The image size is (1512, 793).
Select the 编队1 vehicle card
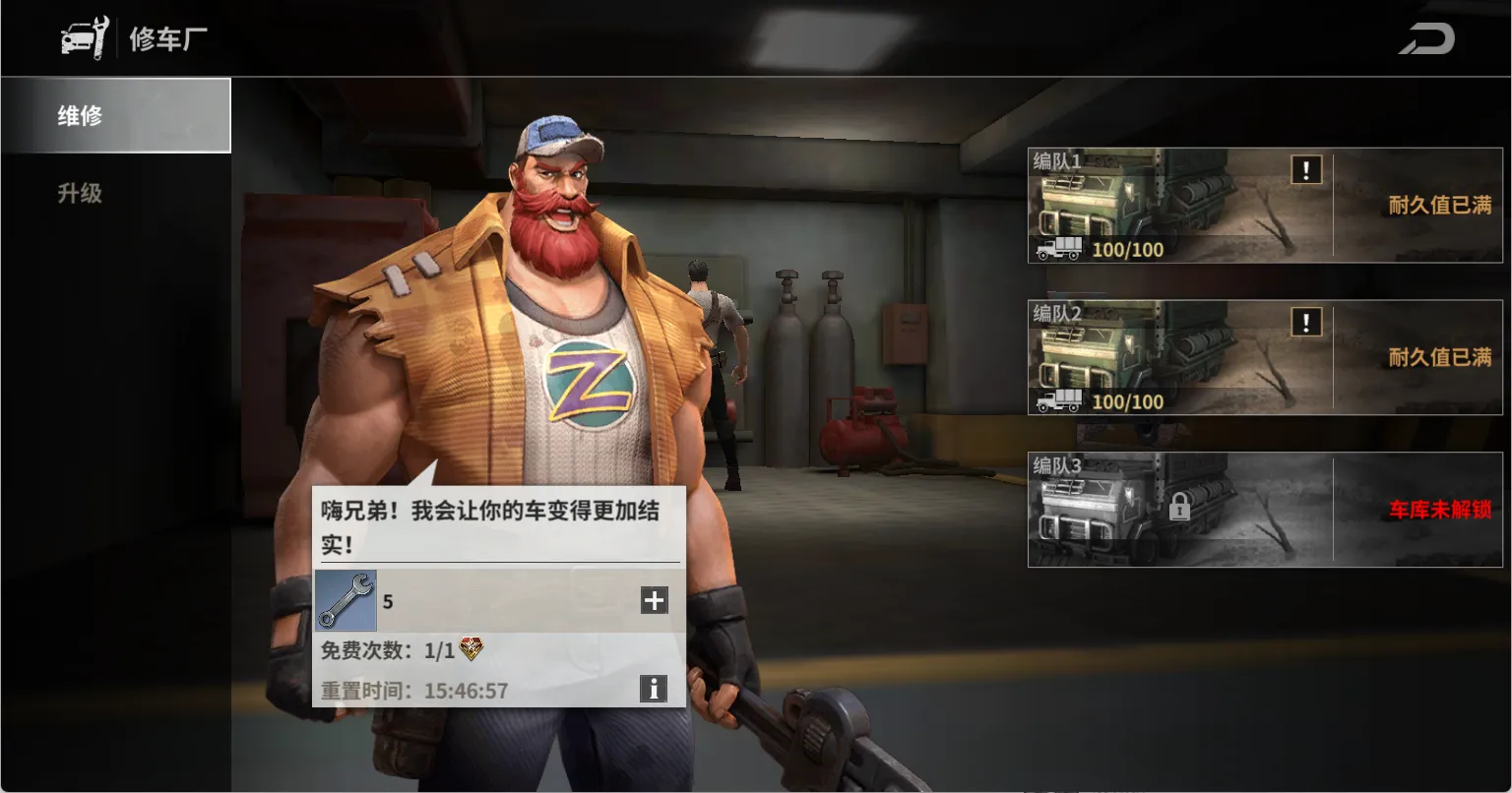(1265, 206)
